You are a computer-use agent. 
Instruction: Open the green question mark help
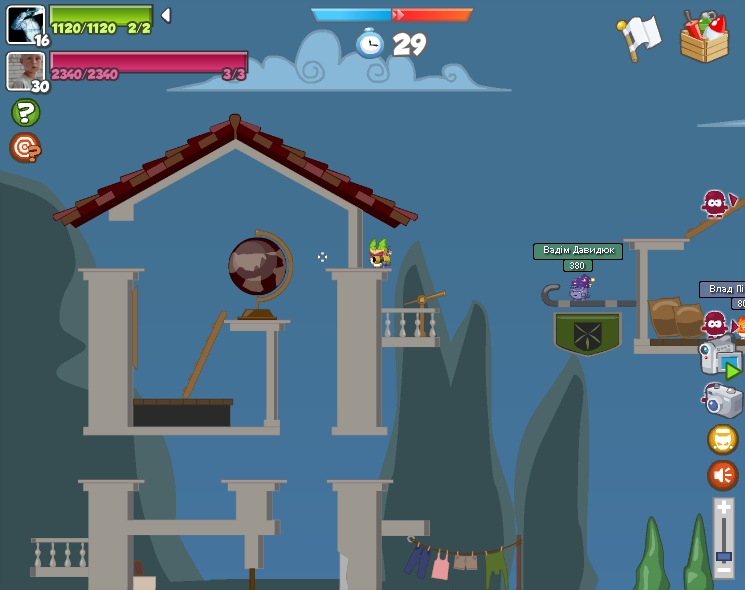tap(25, 112)
